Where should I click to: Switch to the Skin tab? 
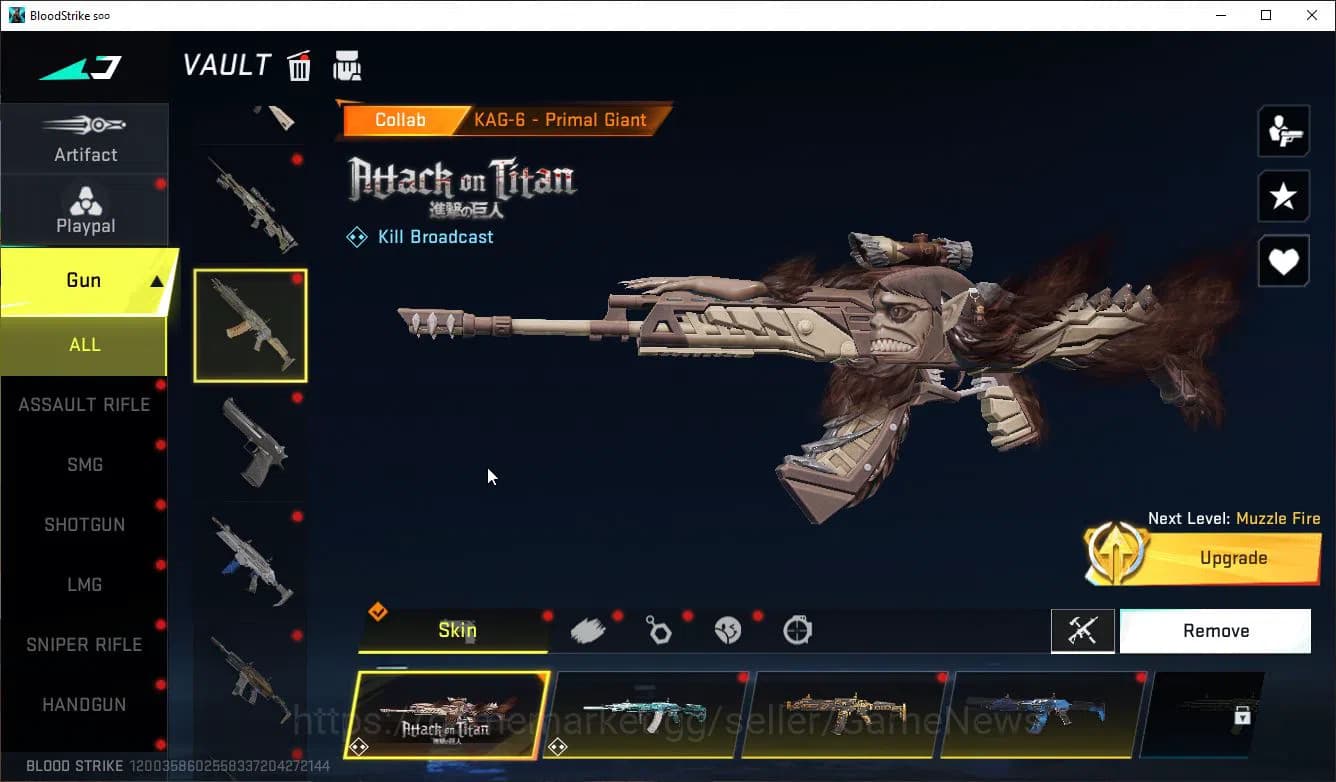click(456, 630)
